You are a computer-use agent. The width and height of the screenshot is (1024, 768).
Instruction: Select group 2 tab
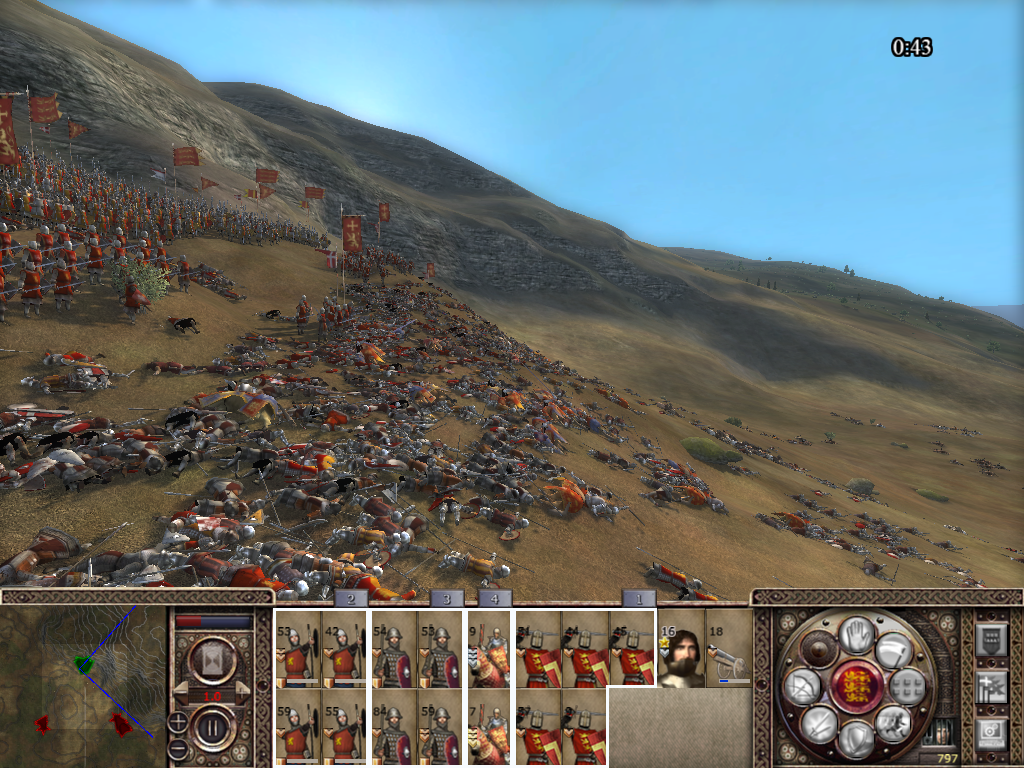[351, 598]
